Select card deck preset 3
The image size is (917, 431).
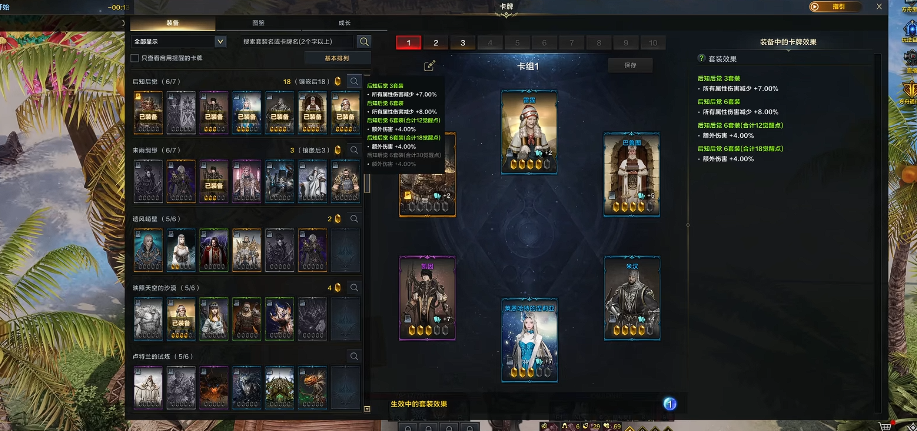[462, 43]
